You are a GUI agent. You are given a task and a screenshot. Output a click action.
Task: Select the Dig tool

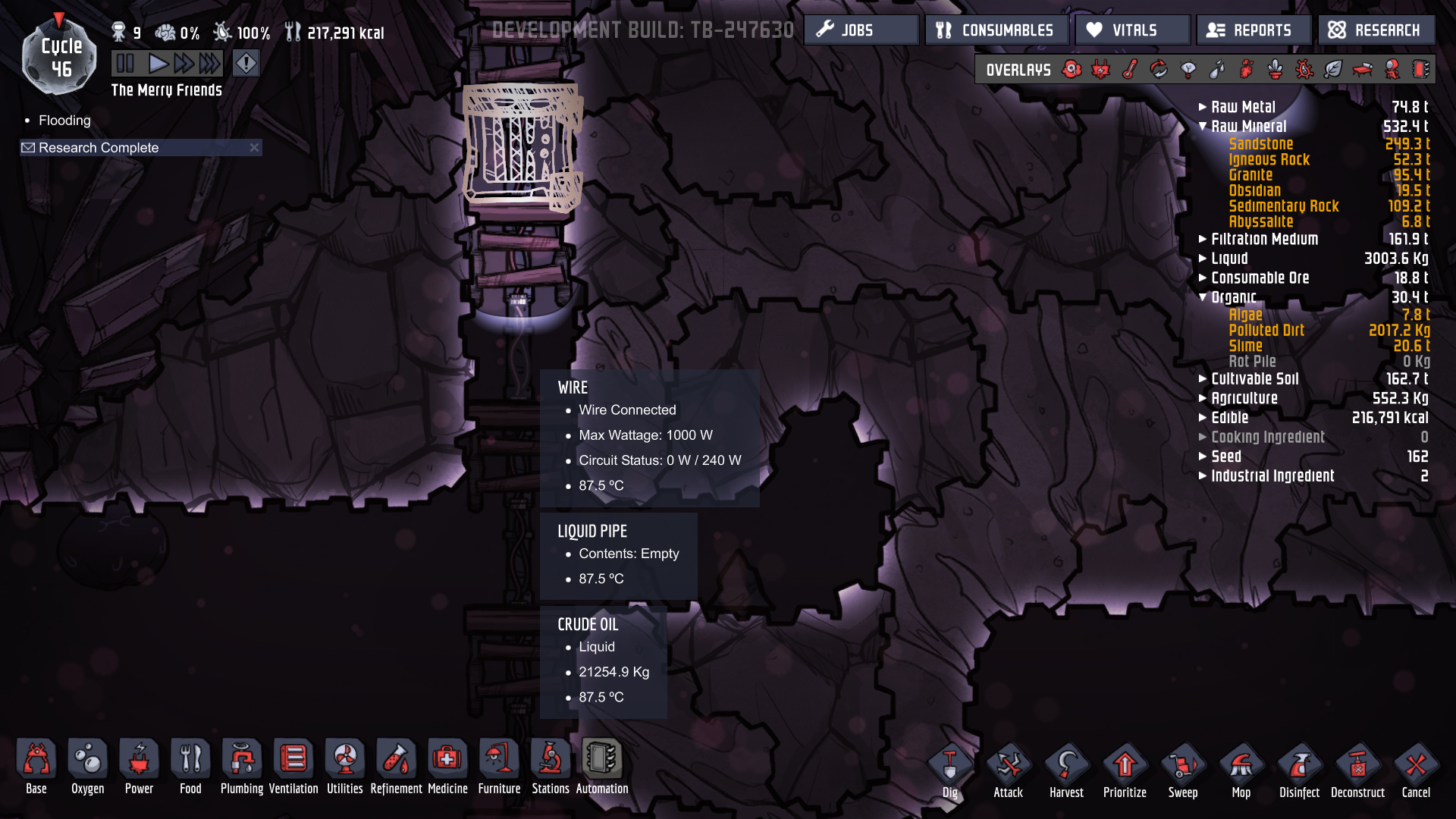point(949,762)
